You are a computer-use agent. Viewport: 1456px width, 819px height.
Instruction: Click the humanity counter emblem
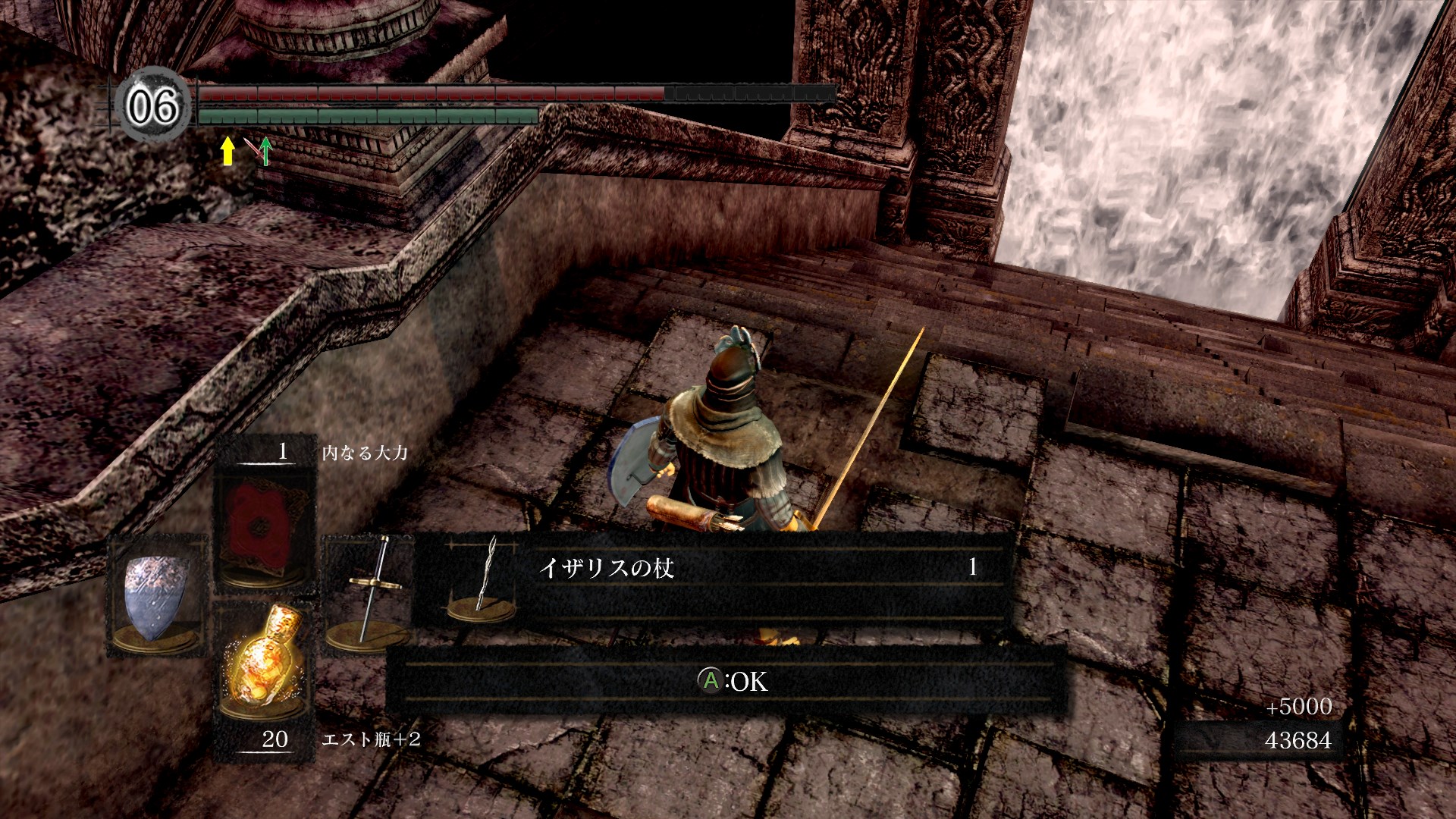(x=152, y=105)
